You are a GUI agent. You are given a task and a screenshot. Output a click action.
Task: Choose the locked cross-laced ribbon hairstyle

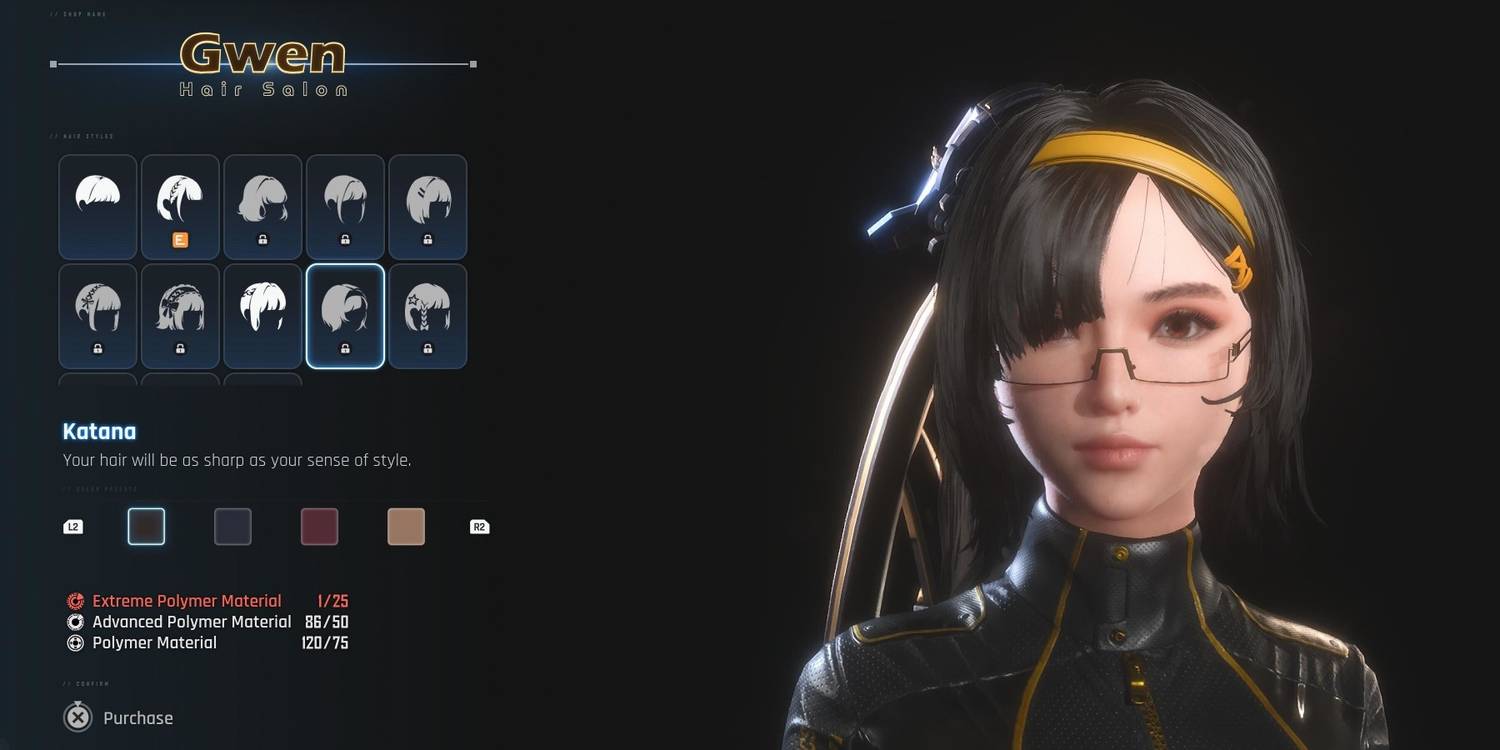click(98, 315)
